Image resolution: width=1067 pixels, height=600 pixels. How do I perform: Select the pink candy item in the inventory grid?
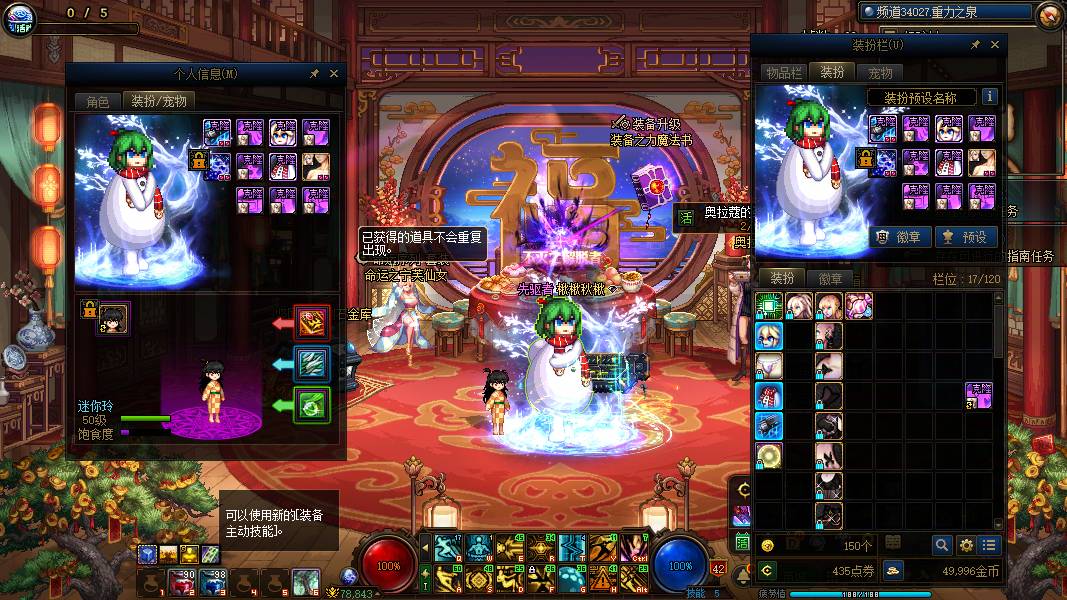click(x=859, y=306)
